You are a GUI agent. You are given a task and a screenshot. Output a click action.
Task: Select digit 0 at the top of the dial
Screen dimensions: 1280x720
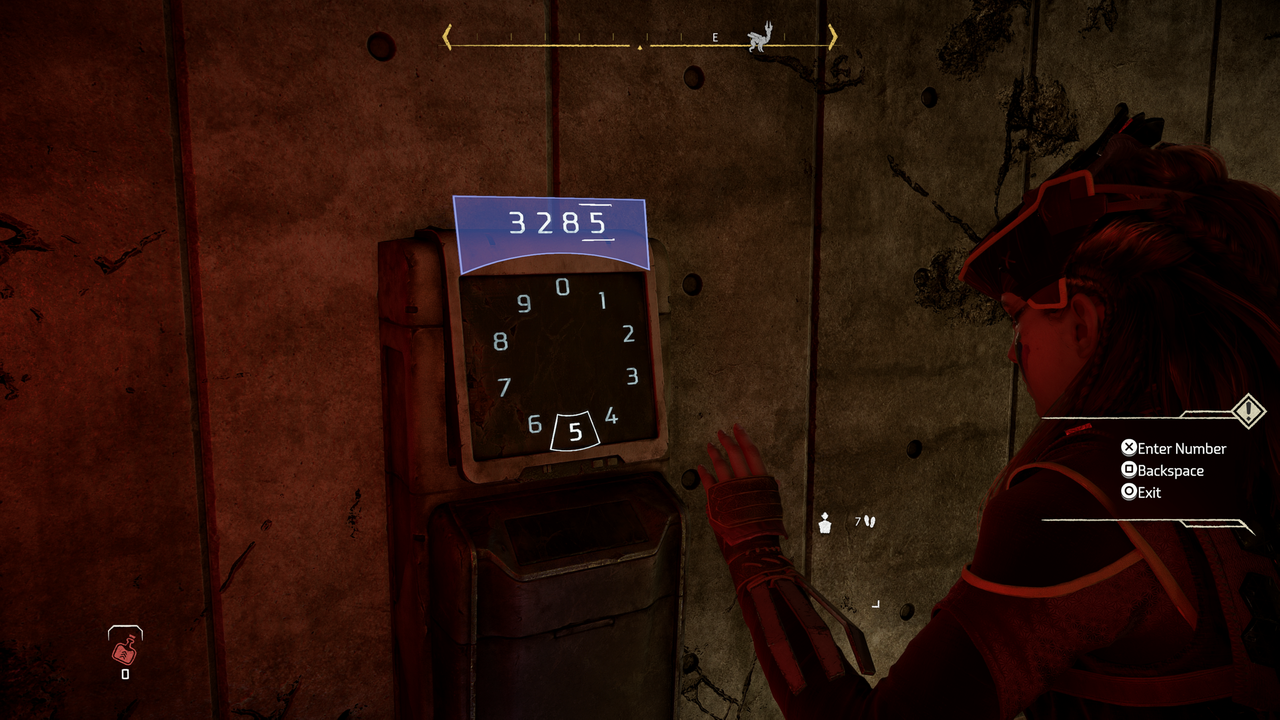coord(563,285)
